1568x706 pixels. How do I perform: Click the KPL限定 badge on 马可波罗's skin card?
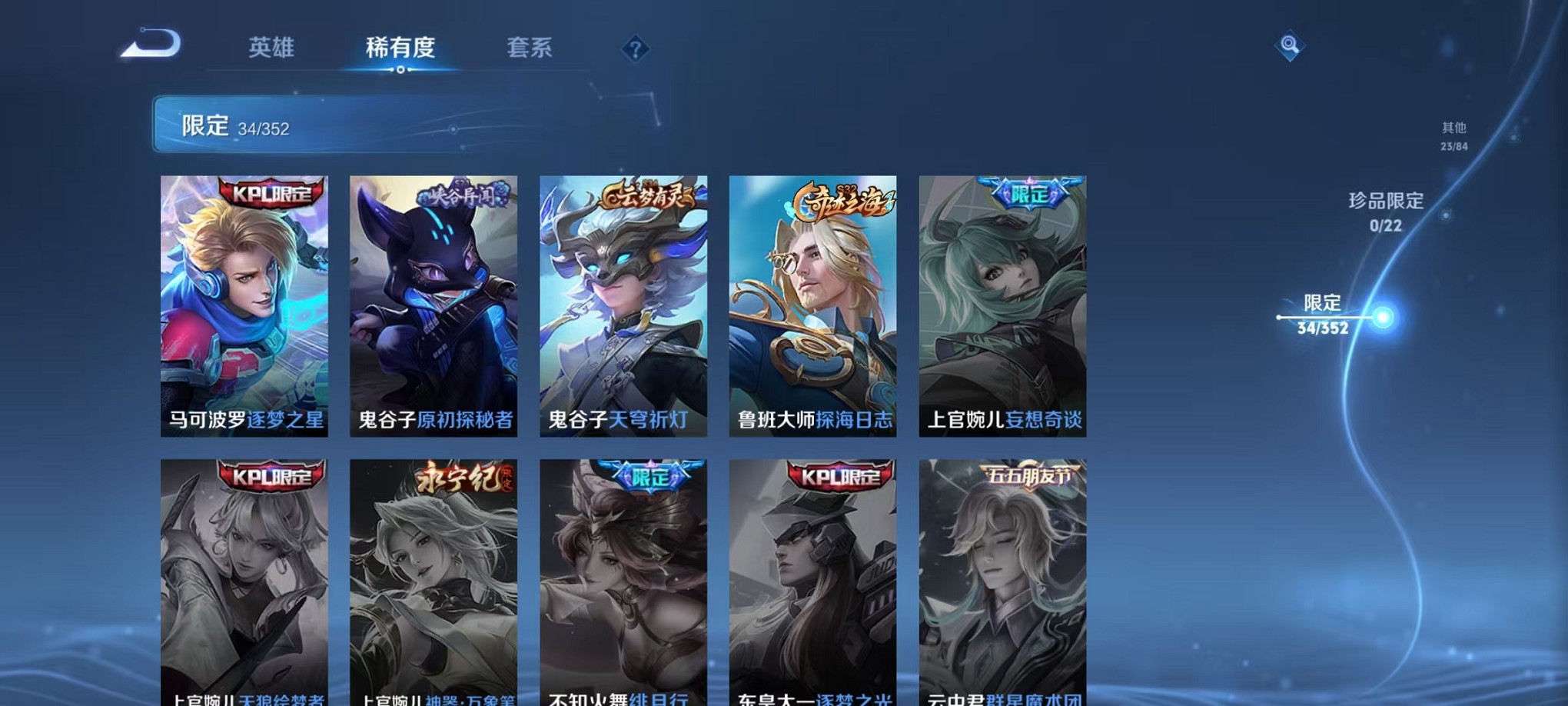(270, 195)
